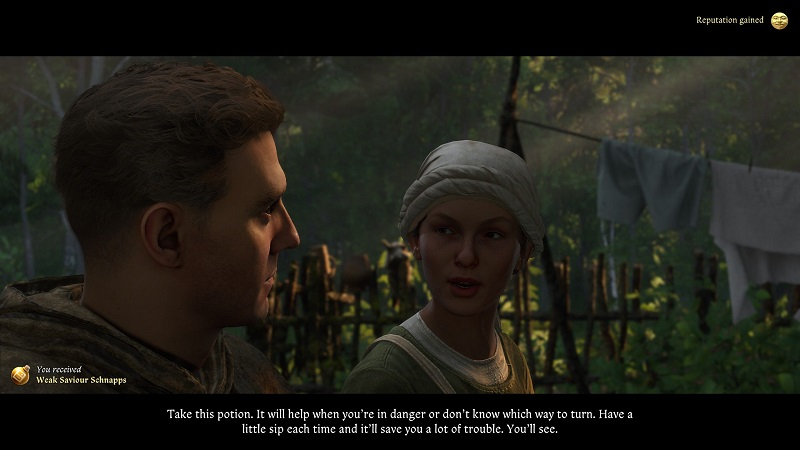The height and width of the screenshot is (450, 800).
Task: Click the Weak Saviour Schnapps potion icon
Action: point(20,374)
